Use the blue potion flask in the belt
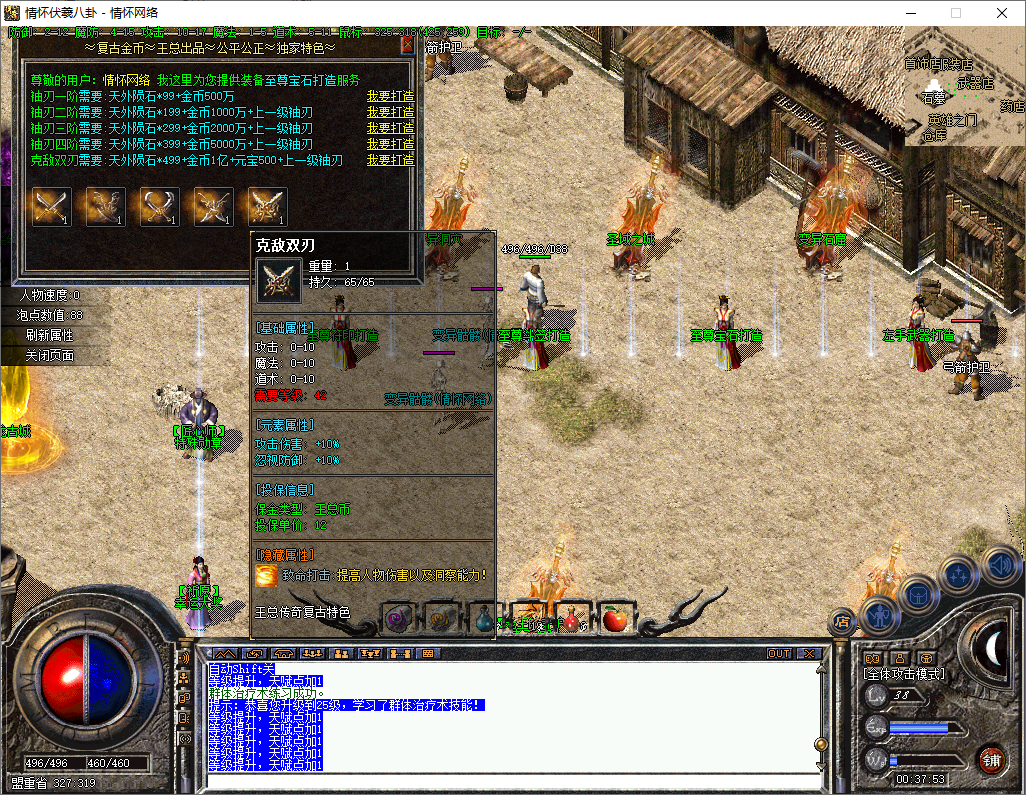Screen dimensions: 1026x795 click(x=484, y=619)
